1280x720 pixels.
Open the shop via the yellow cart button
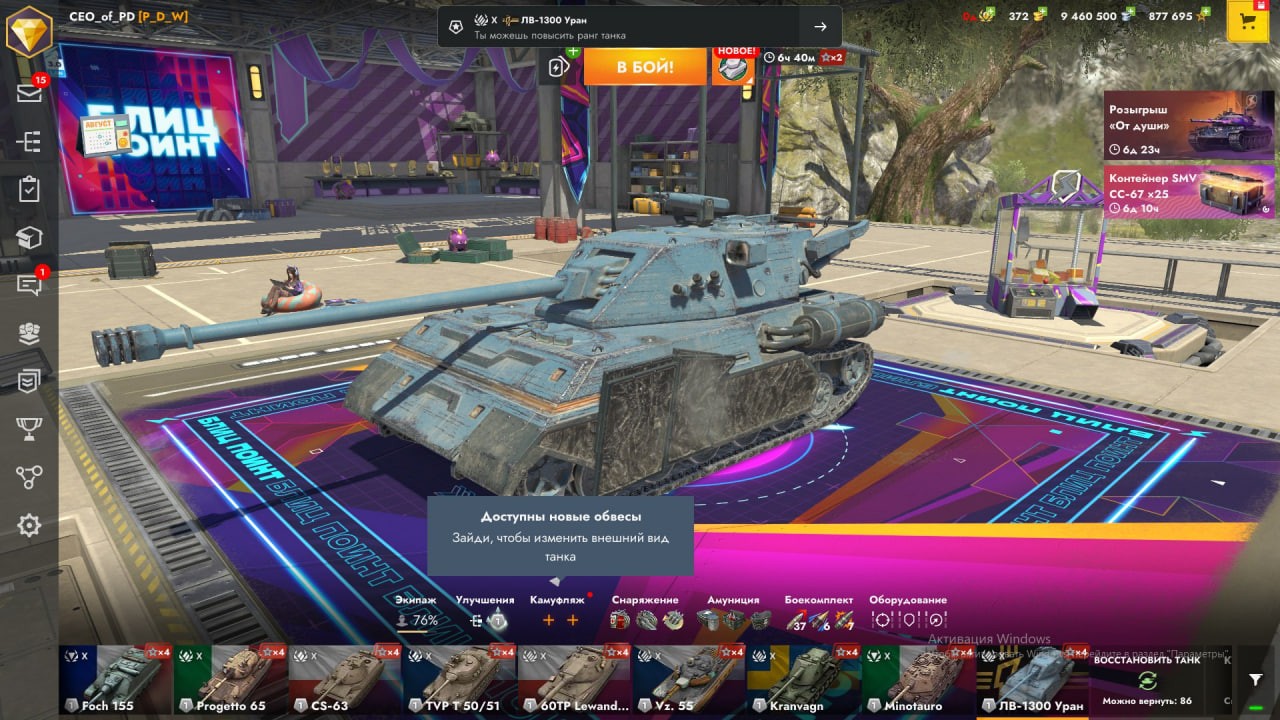[1247, 22]
